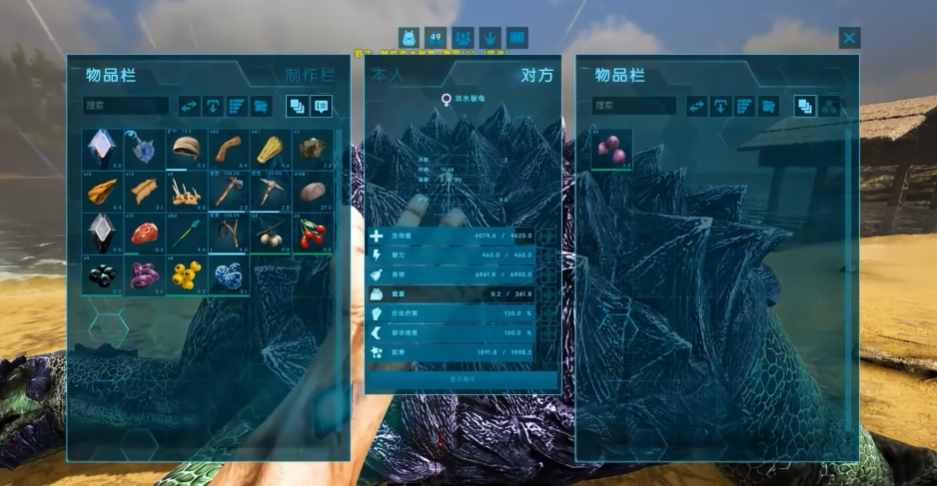Select the stone item slot
This screenshot has width=937, height=486.
tap(313, 190)
